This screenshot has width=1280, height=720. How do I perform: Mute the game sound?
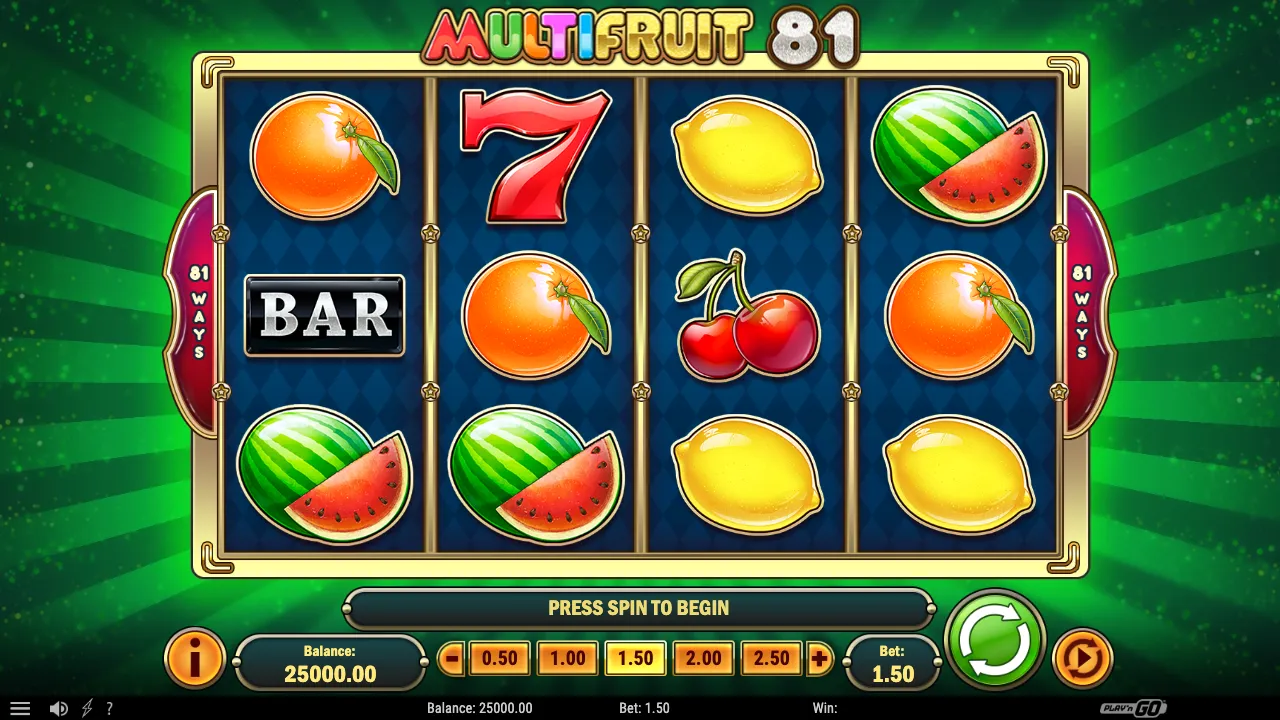58,708
